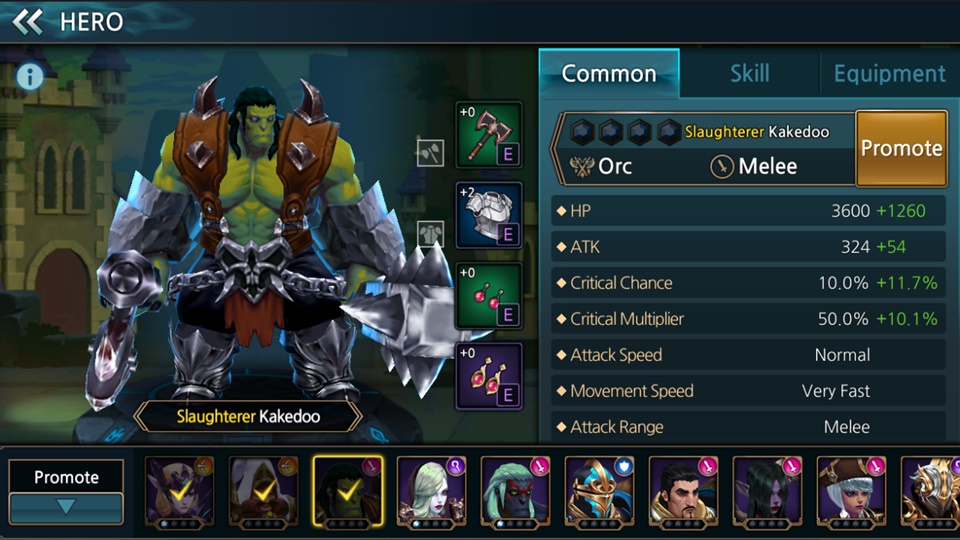Viewport: 960px width, 540px height.
Task: Select the pale green-haired hero portrait
Action: click(x=430, y=491)
